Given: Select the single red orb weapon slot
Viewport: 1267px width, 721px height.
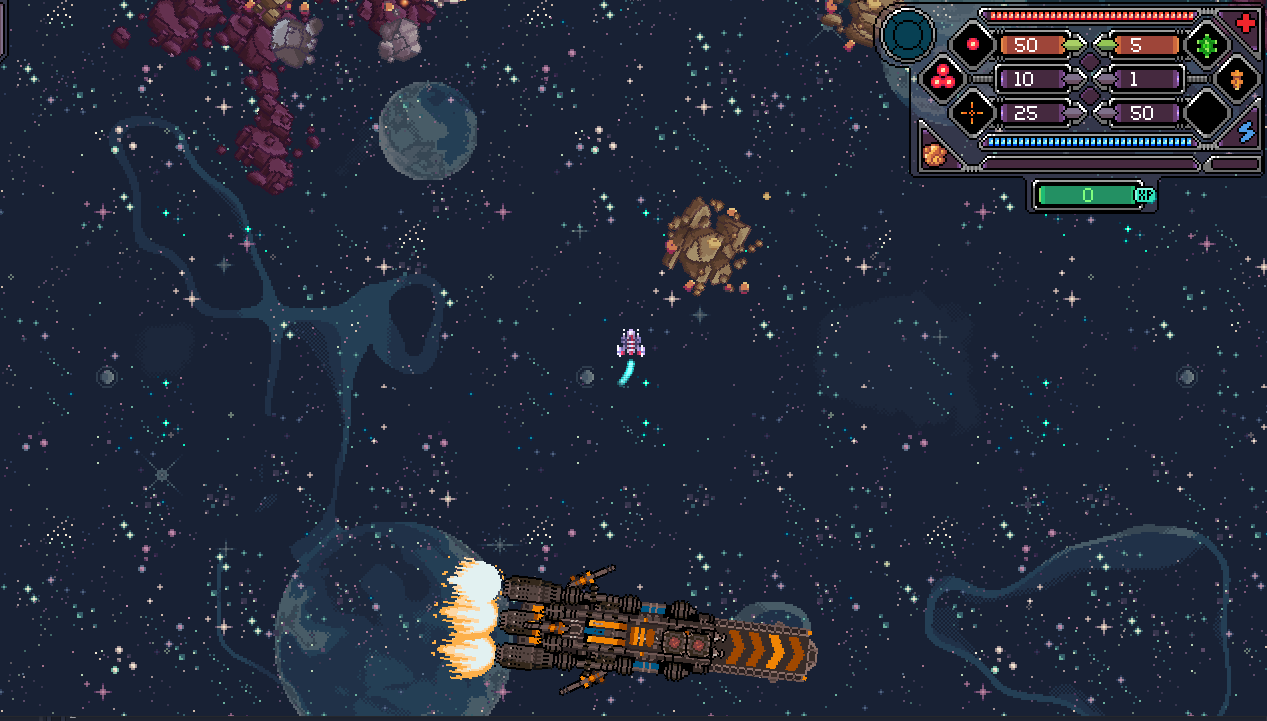Looking at the screenshot, I should click(972, 45).
